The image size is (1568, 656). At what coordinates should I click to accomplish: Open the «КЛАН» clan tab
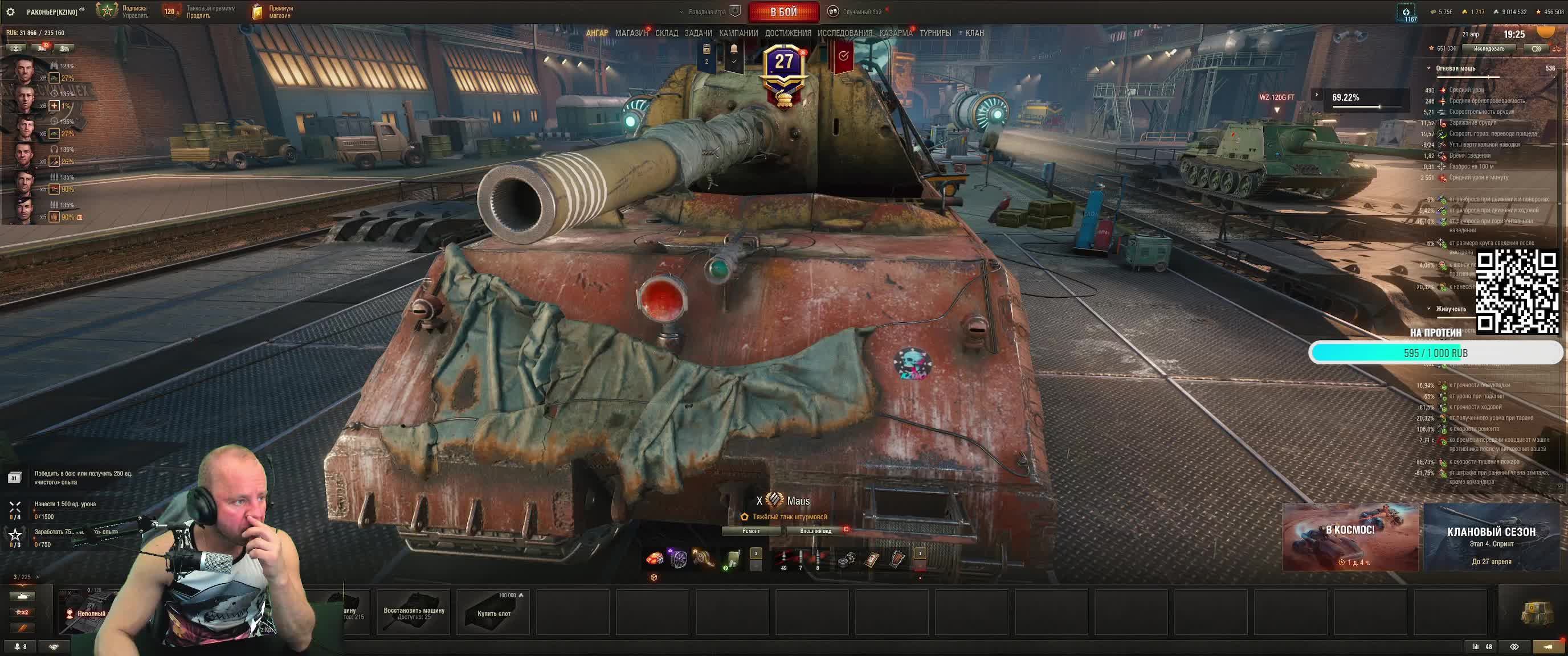(x=974, y=33)
